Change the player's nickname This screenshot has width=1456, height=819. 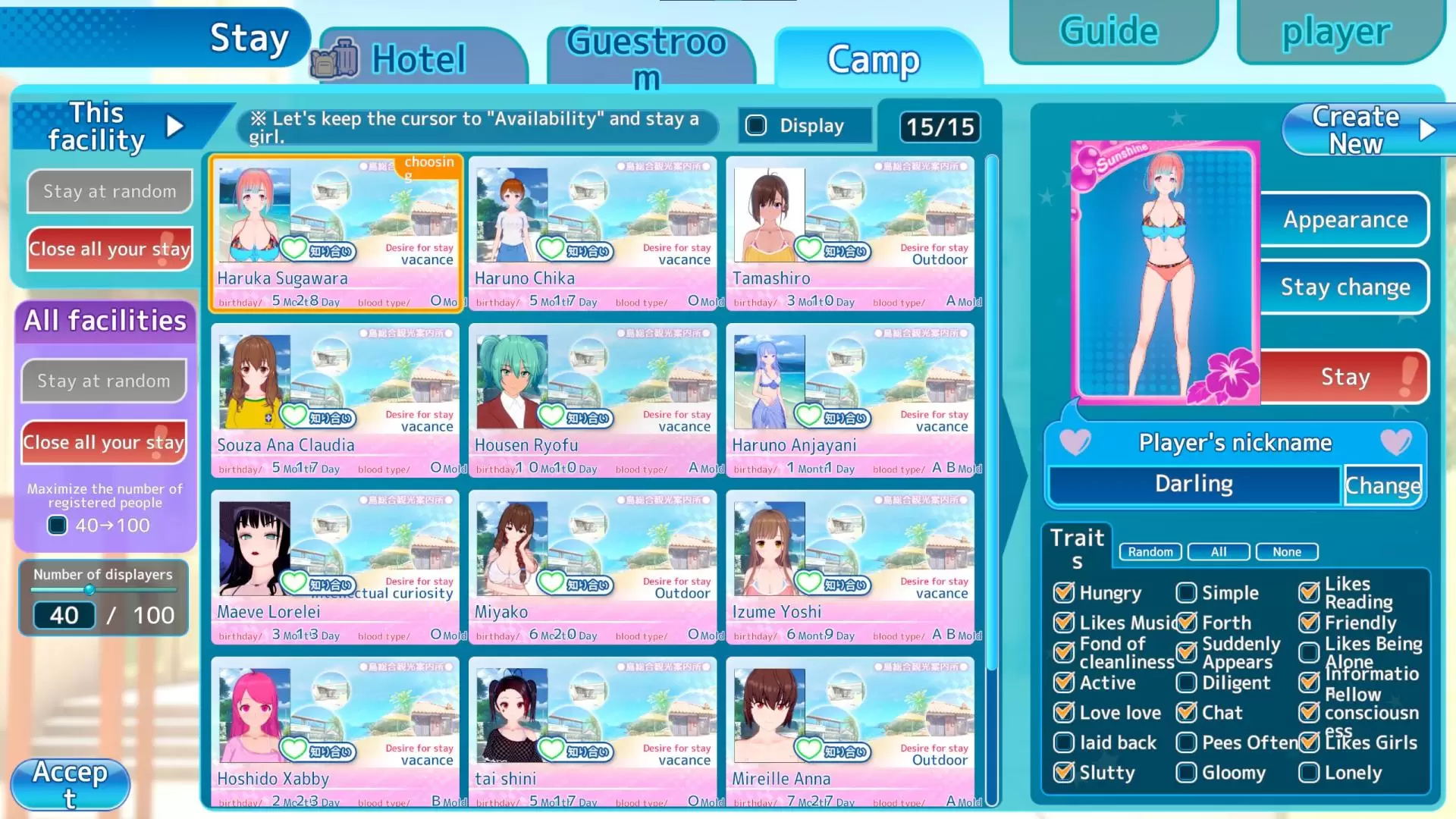coord(1382,485)
